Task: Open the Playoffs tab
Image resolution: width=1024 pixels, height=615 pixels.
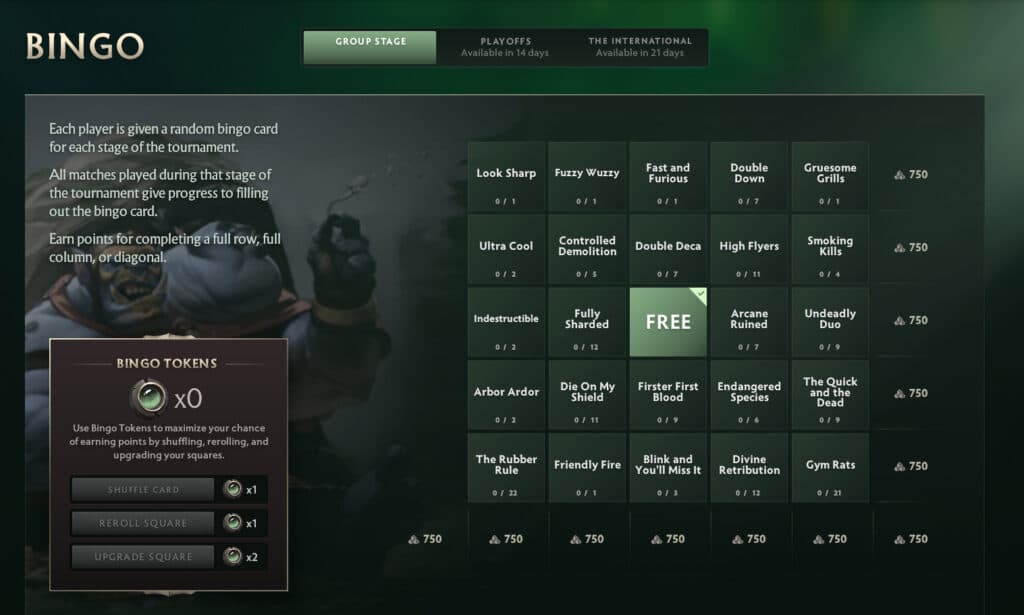Action: tap(504, 47)
